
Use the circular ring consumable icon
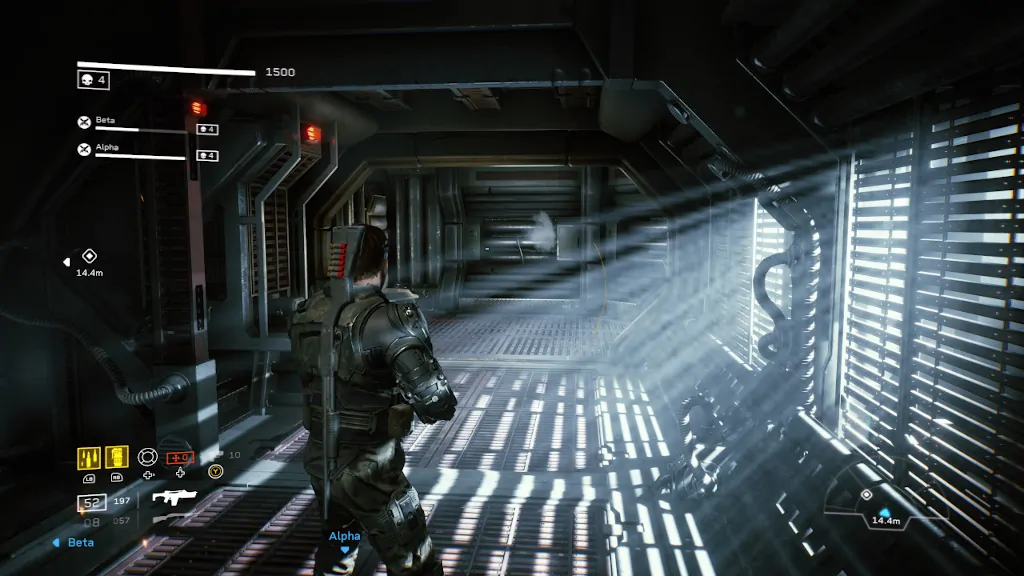click(148, 457)
